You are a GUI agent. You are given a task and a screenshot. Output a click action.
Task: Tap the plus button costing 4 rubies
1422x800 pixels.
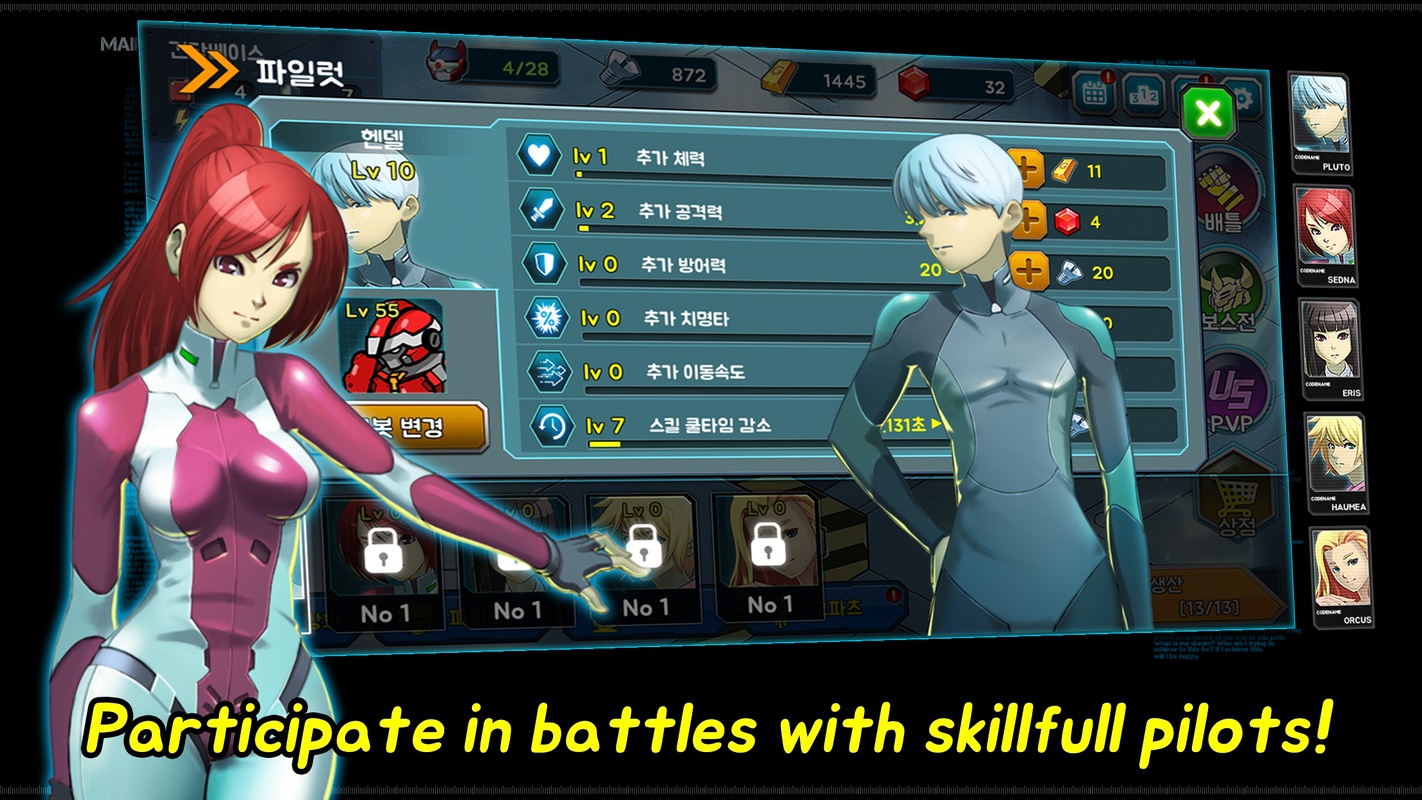tap(1028, 221)
